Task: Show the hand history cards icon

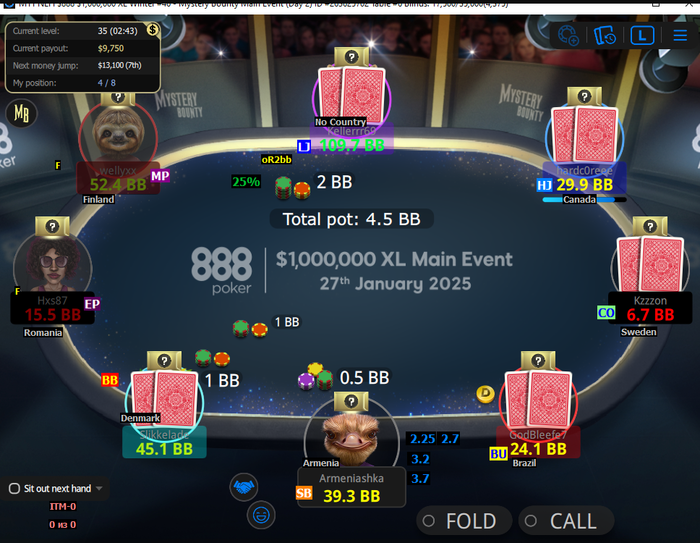Action: (605, 35)
